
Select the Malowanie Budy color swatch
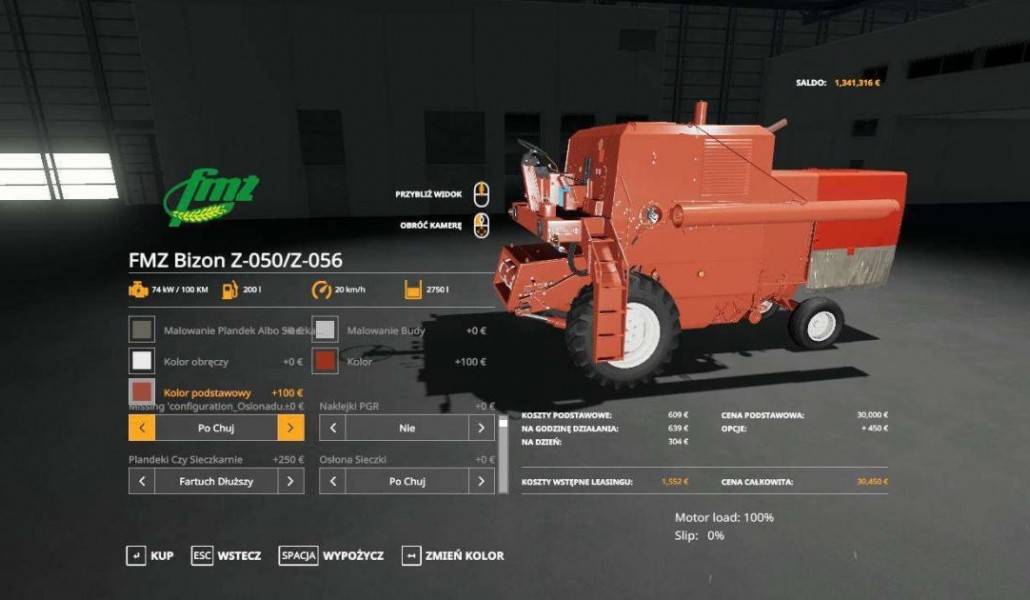[x=325, y=330]
